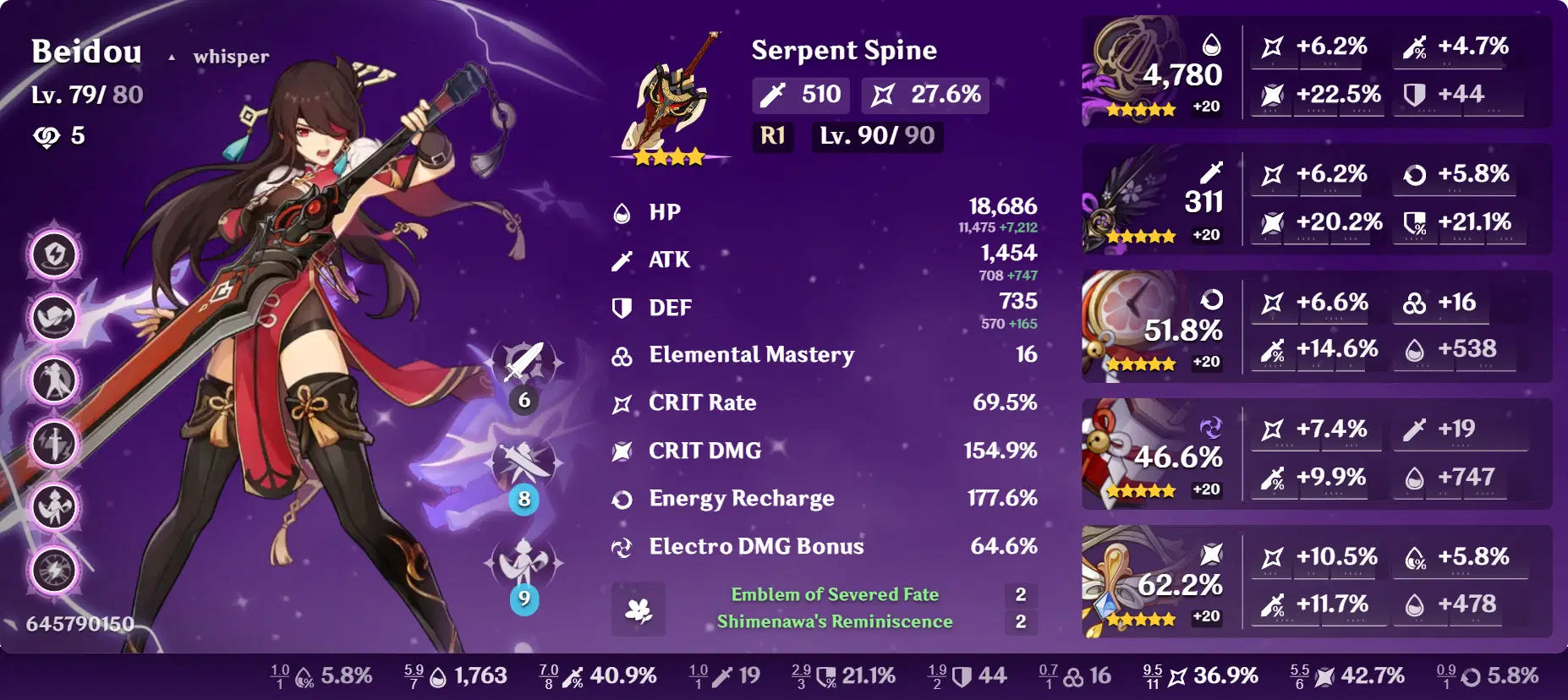
Task: Click the Electro DMG Bonus icon
Action: tap(623, 547)
